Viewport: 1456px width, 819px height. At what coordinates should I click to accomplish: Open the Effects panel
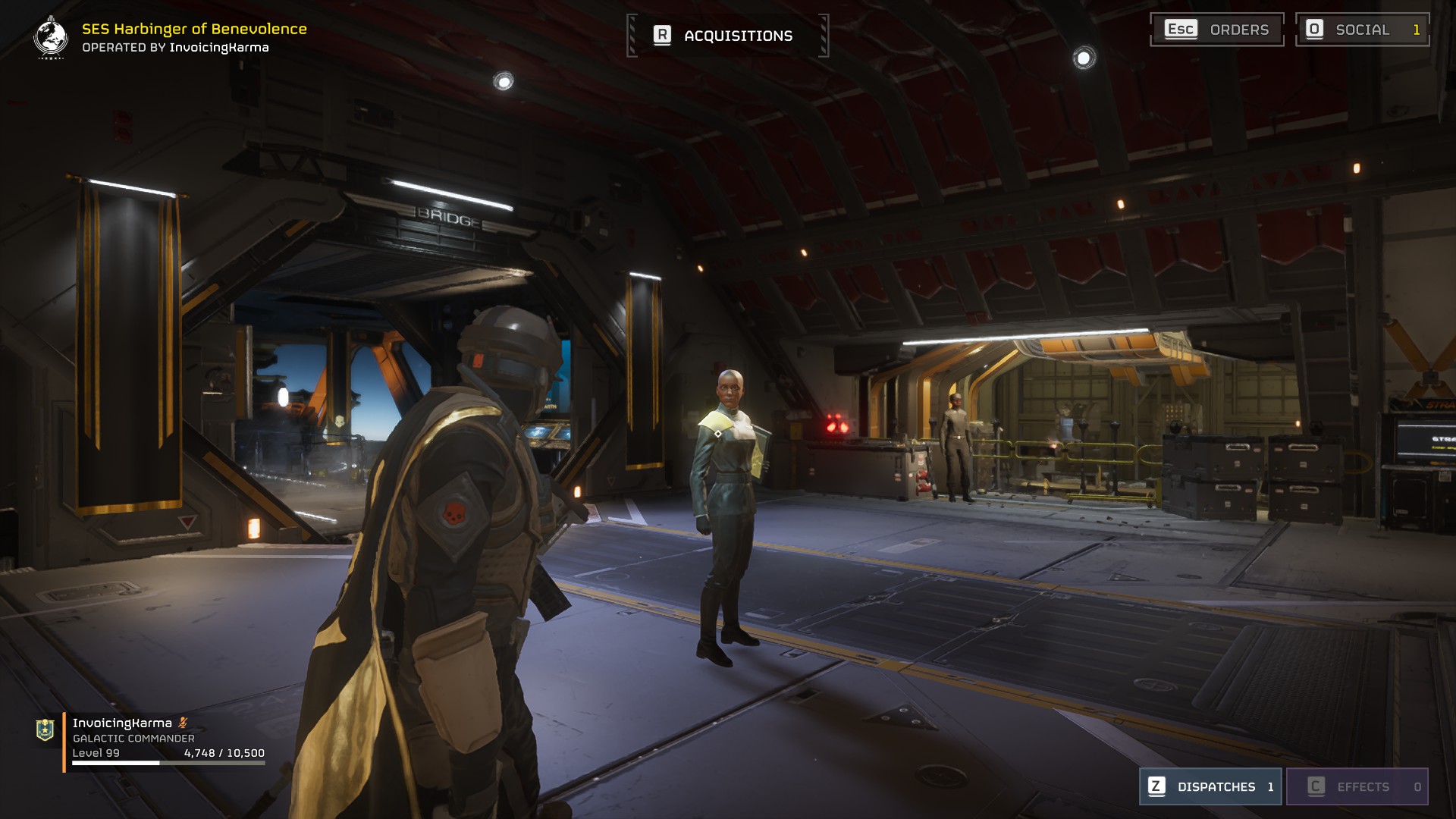(x=1357, y=786)
